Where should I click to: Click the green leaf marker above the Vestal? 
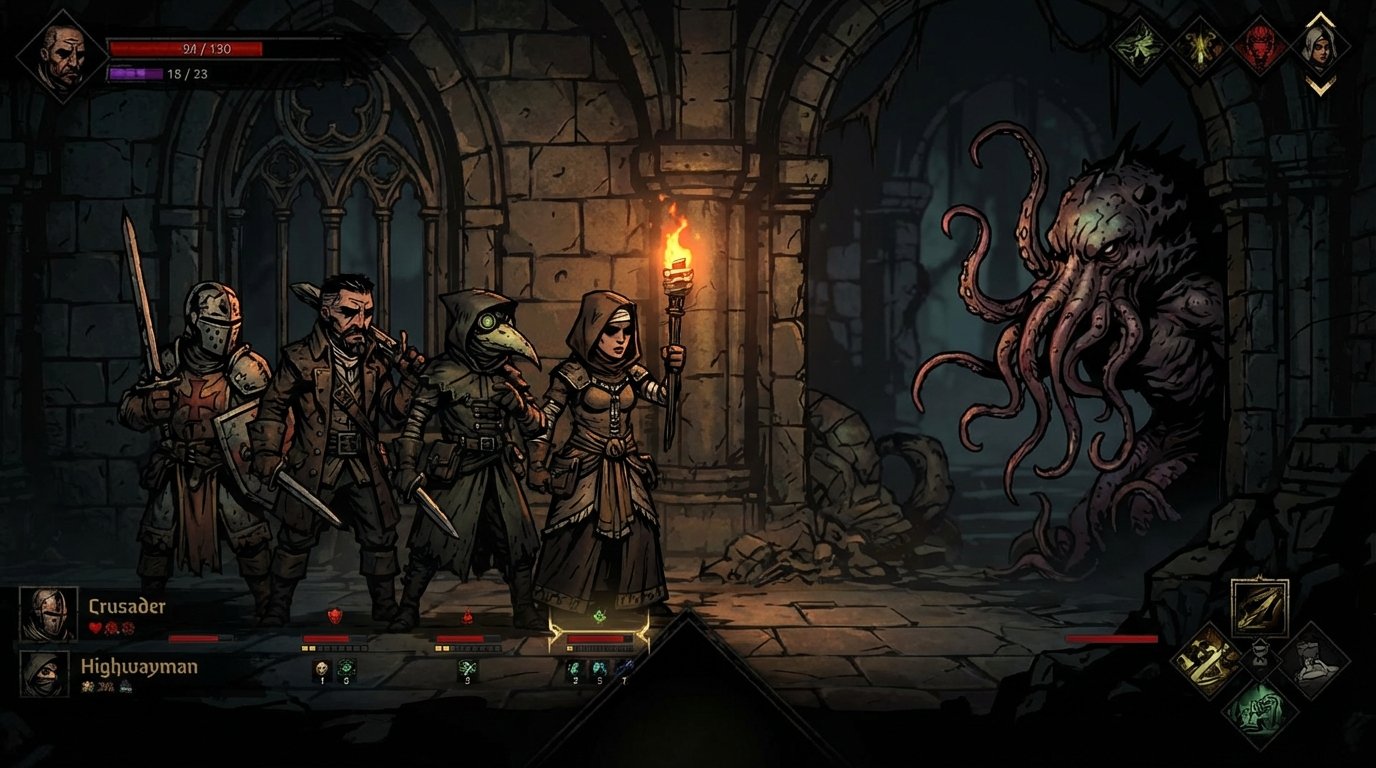(599, 616)
